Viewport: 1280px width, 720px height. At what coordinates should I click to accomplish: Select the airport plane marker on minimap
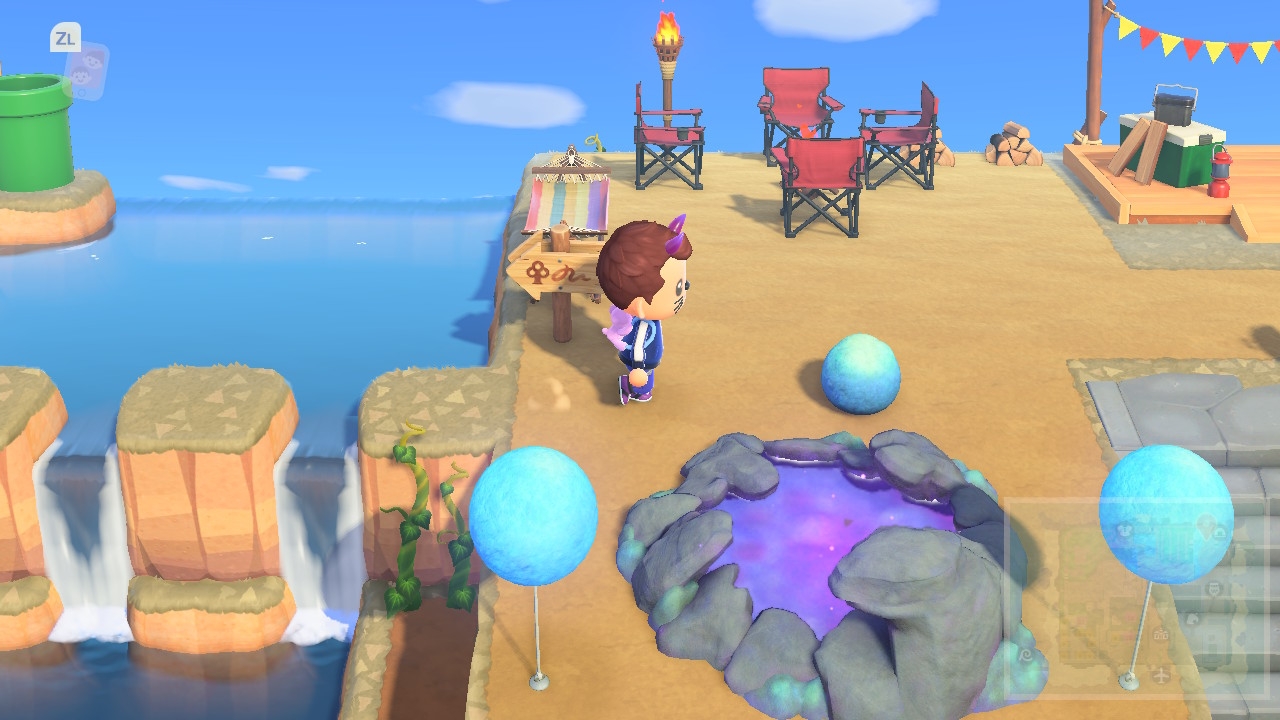click(1161, 675)
